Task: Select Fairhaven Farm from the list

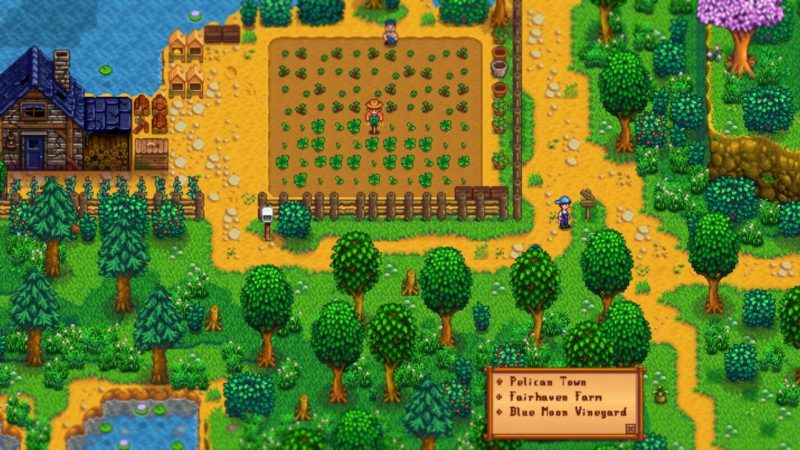Action: click(553, 398)
